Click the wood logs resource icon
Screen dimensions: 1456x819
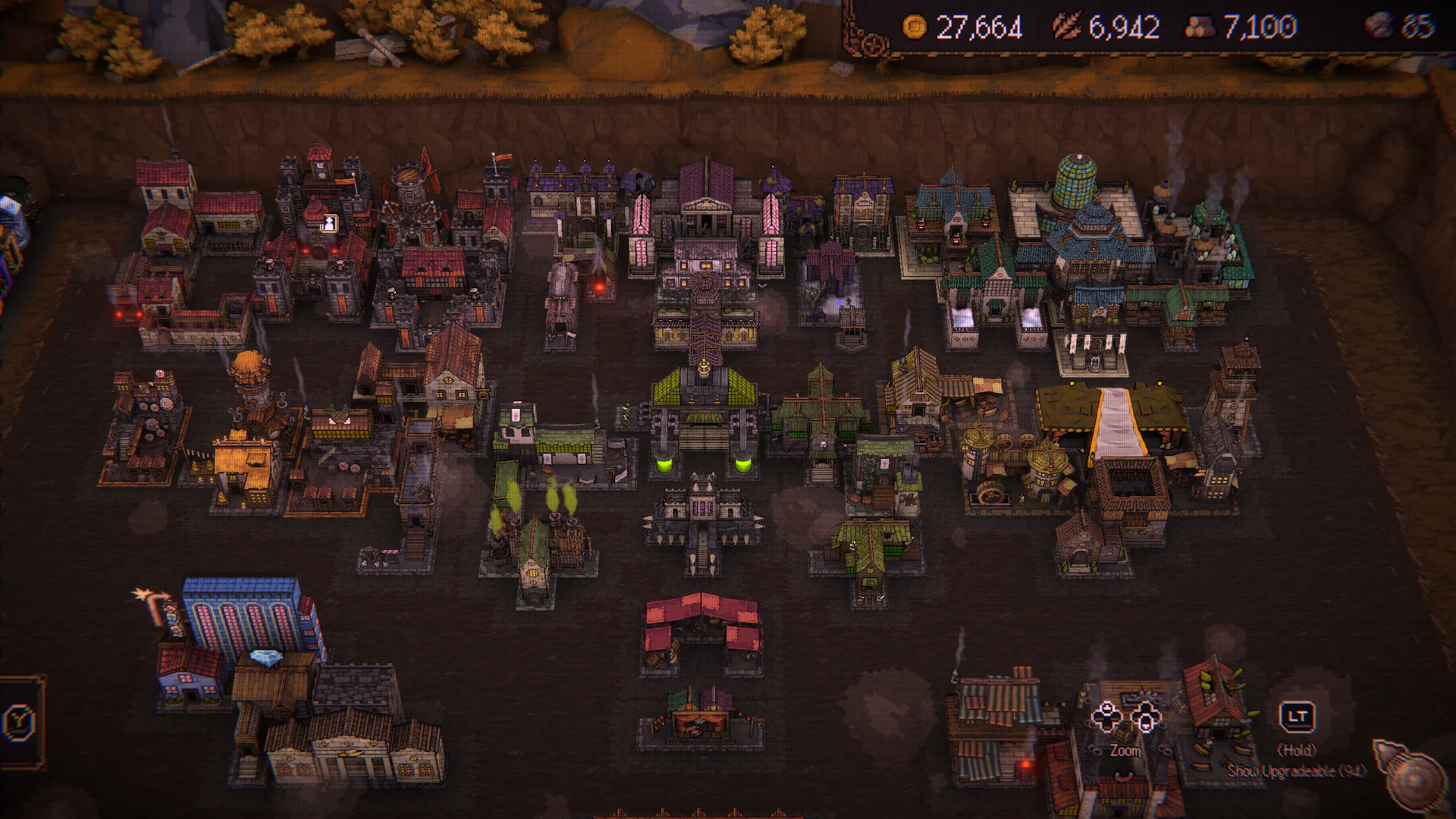[1200, 26]
